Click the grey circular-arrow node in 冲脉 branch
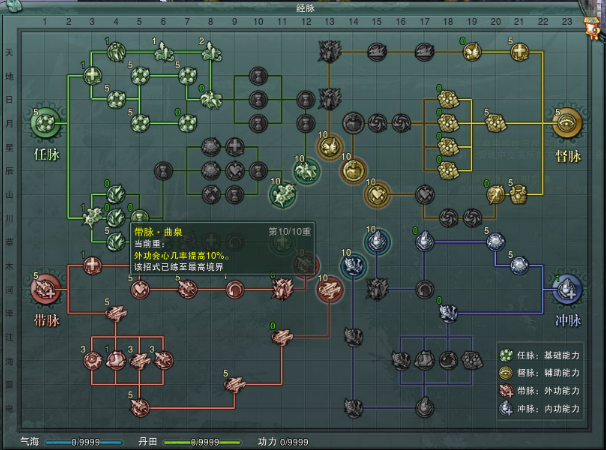The width and height of the screenshot is (606, 450). (425, 290)
